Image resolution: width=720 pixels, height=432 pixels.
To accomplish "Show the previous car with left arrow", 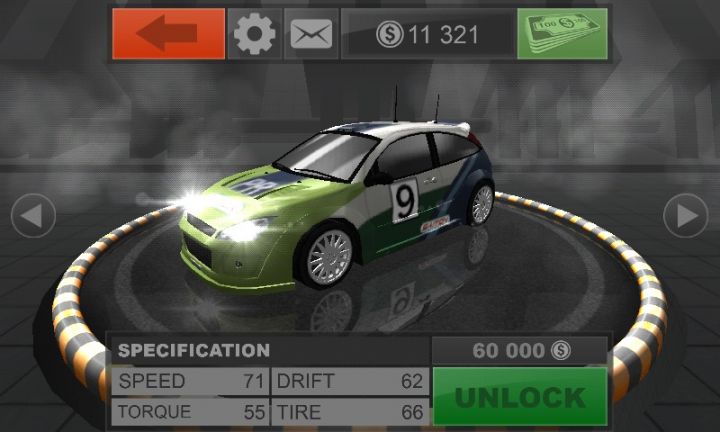I will click(33, 215).
